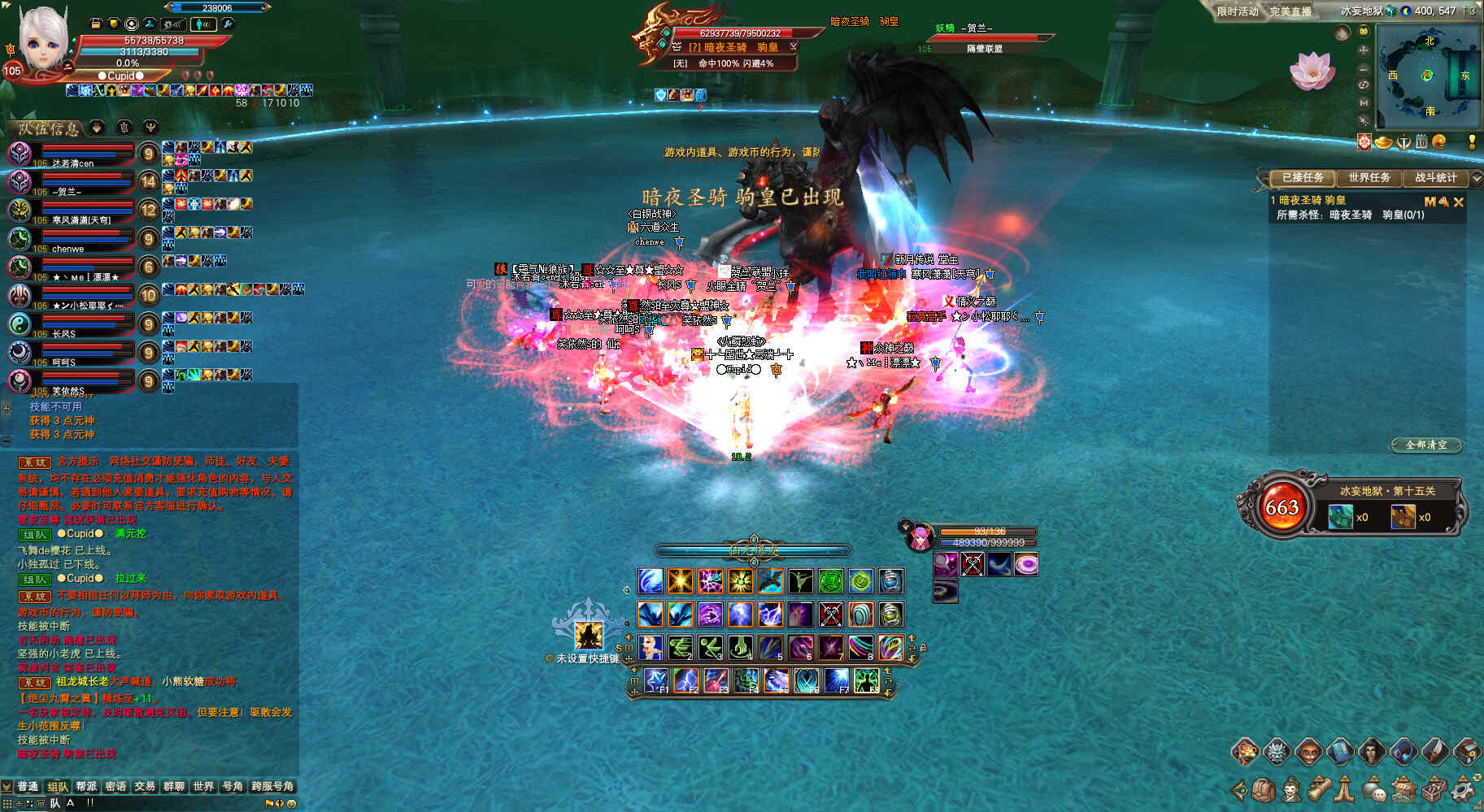Select the 已接任务 accepted quests tab

(x=1303, y=177)
